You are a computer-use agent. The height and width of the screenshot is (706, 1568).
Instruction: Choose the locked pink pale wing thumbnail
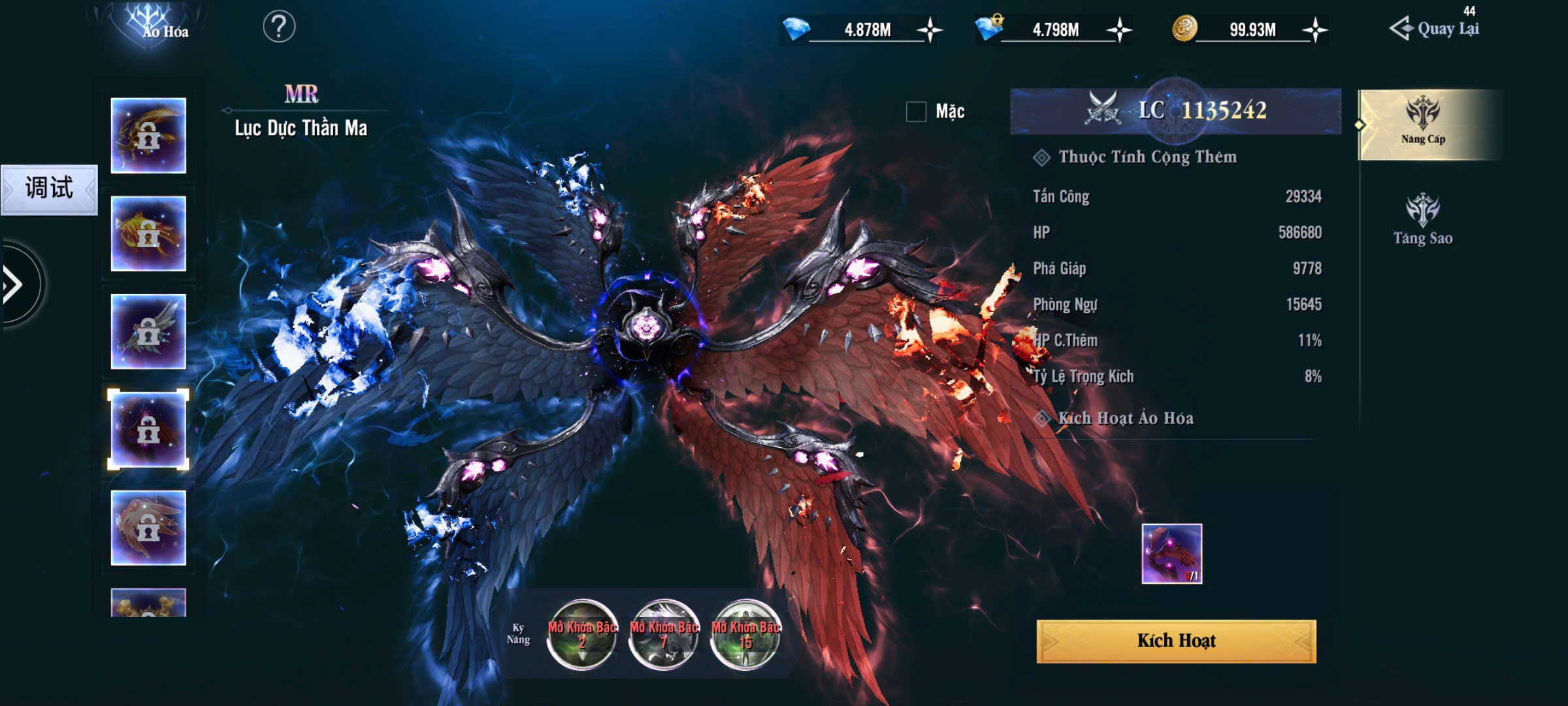[x=148, y=528]
